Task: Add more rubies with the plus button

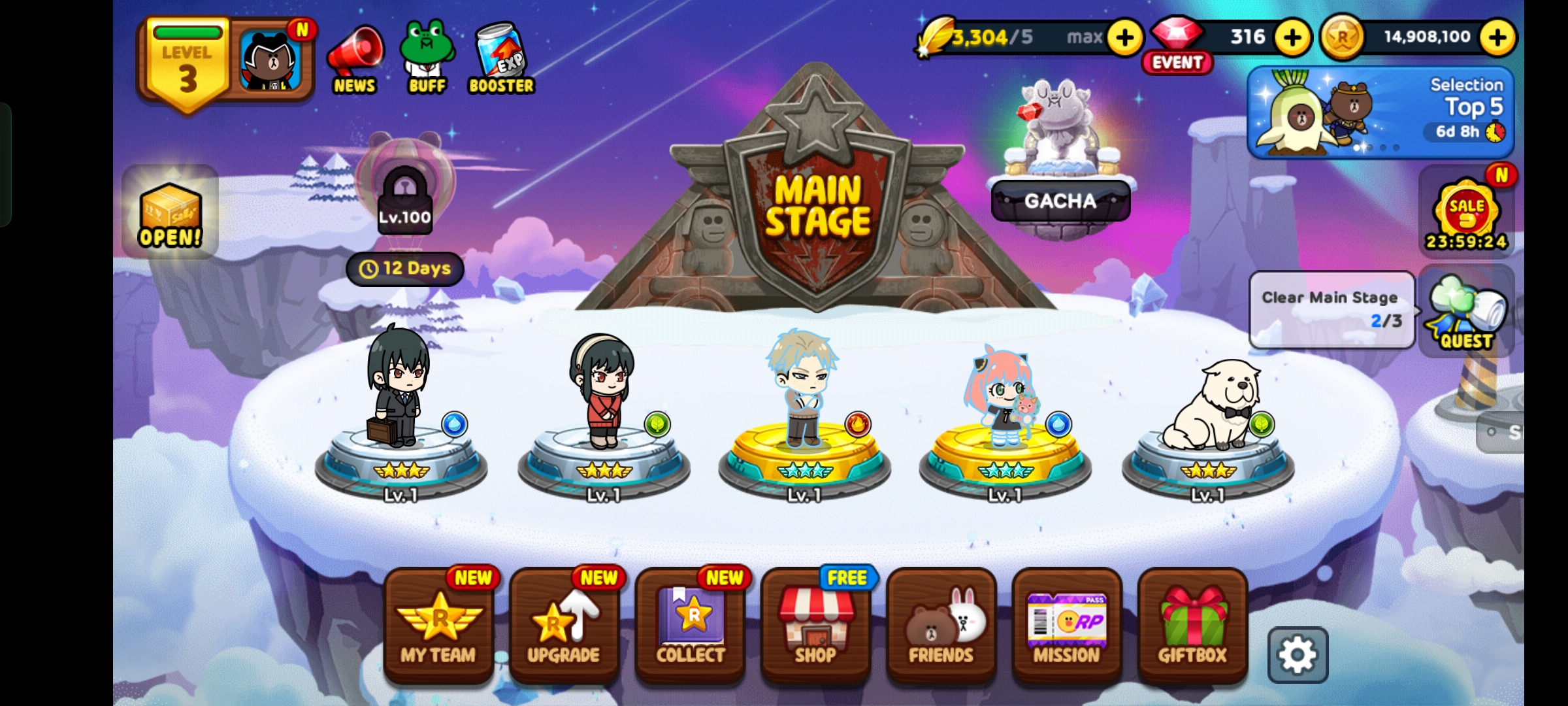Action: [1292, 37]
